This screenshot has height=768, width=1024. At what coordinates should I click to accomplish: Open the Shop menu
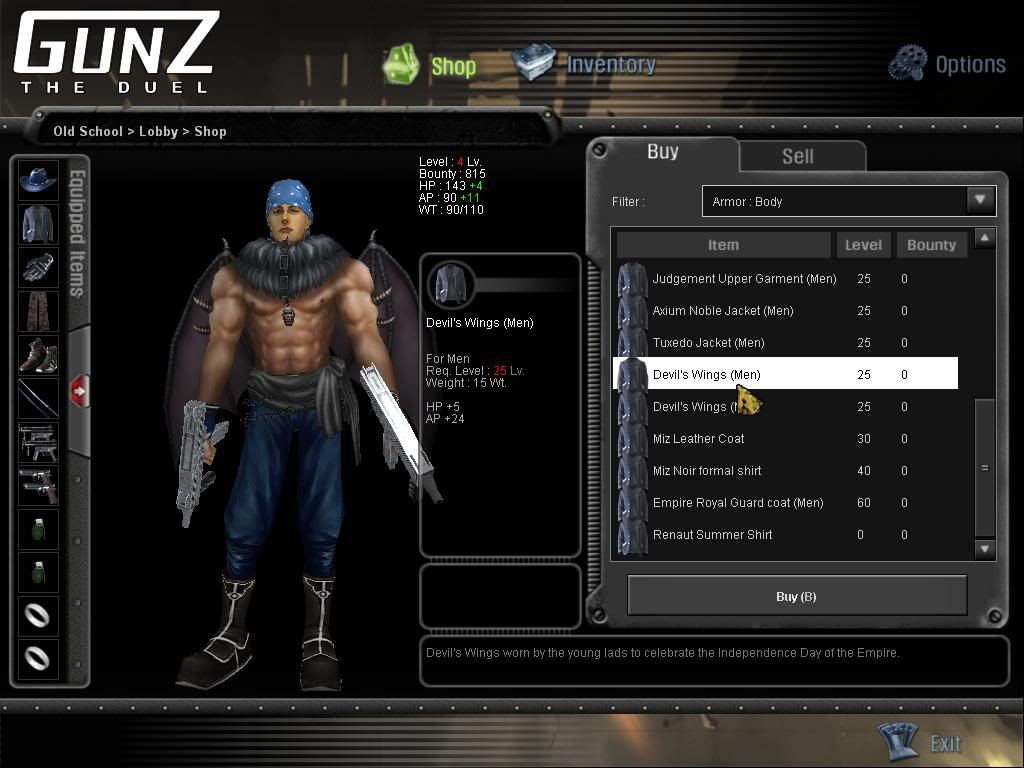(431, 65)
